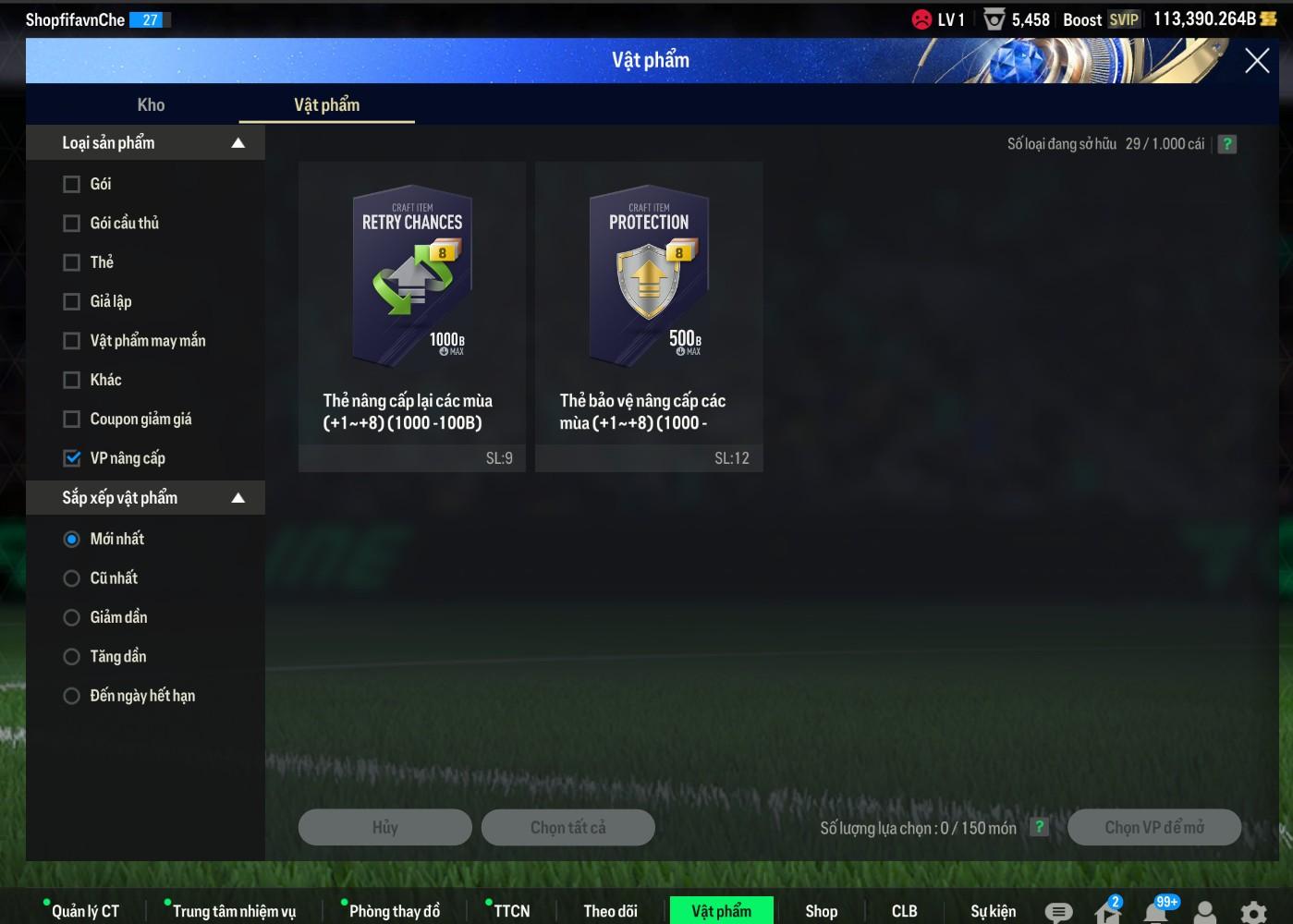
Task: View notifications via the bell icon
Action: 1155,912
